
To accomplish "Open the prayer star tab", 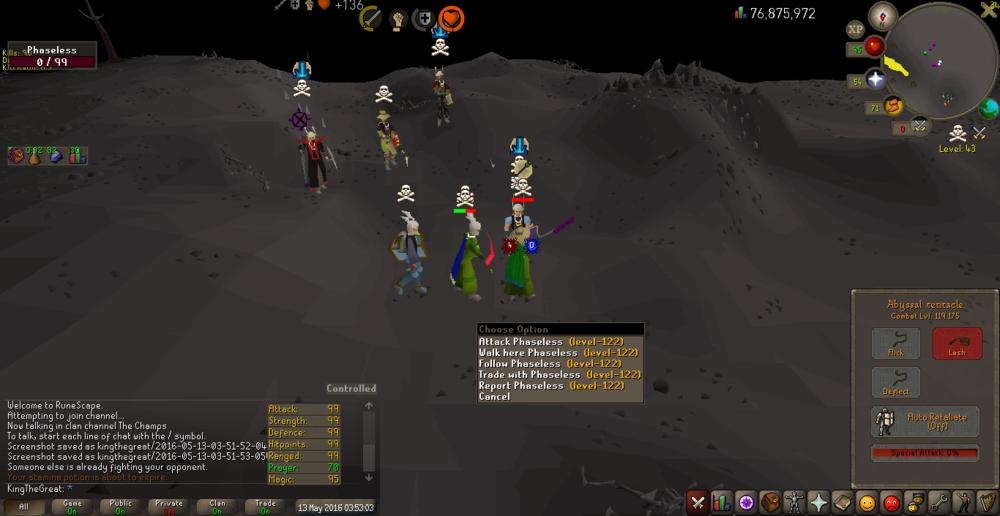I will point(818,502).
